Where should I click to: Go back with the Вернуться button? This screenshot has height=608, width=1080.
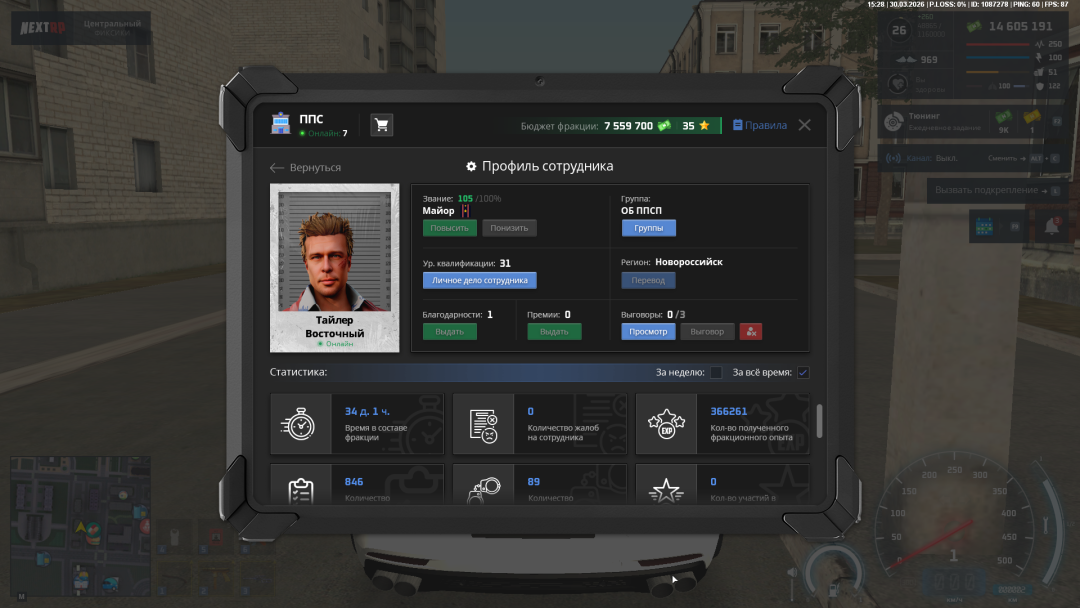[306, 168]
